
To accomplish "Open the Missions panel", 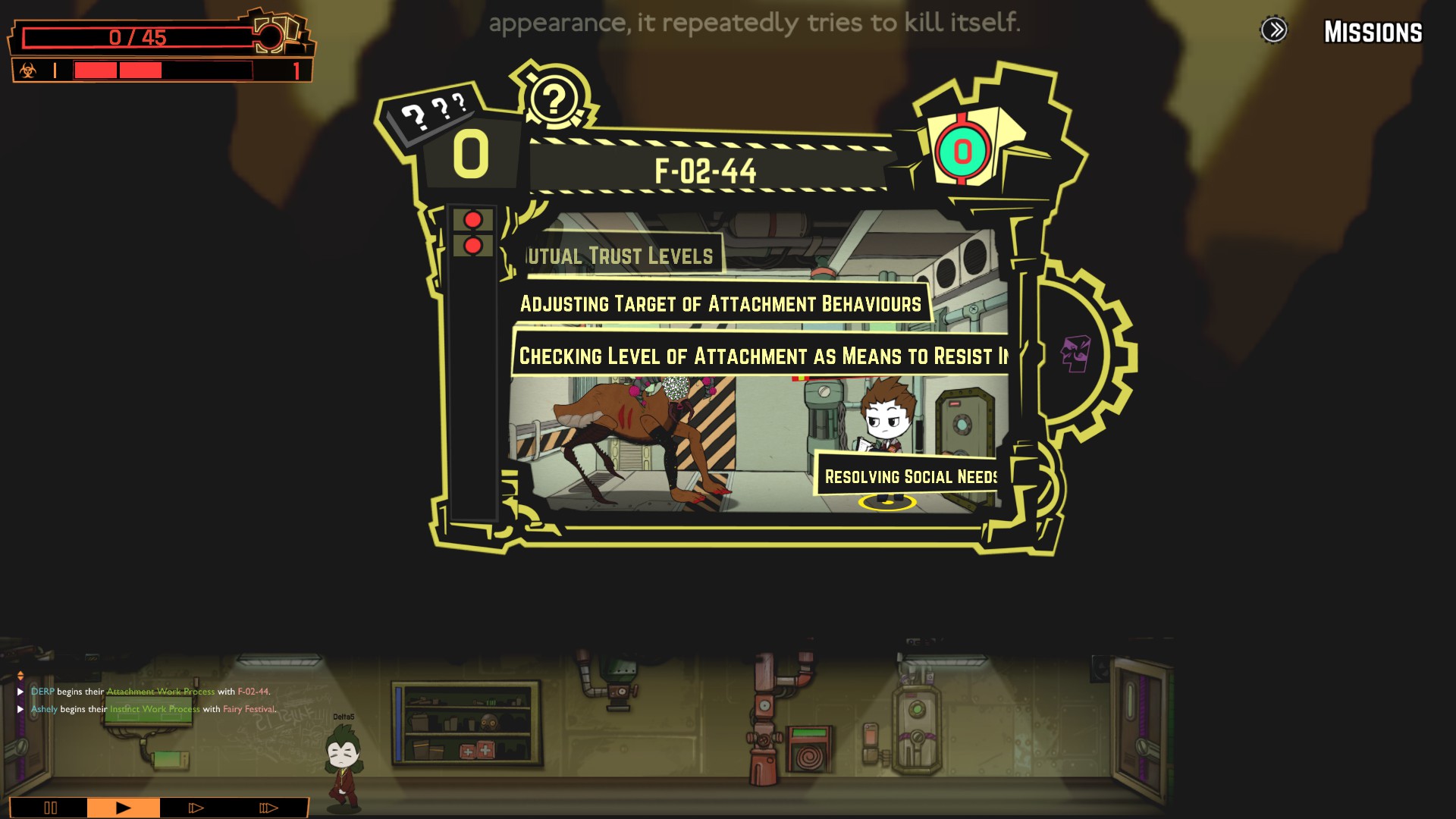I will [1373, 32].
